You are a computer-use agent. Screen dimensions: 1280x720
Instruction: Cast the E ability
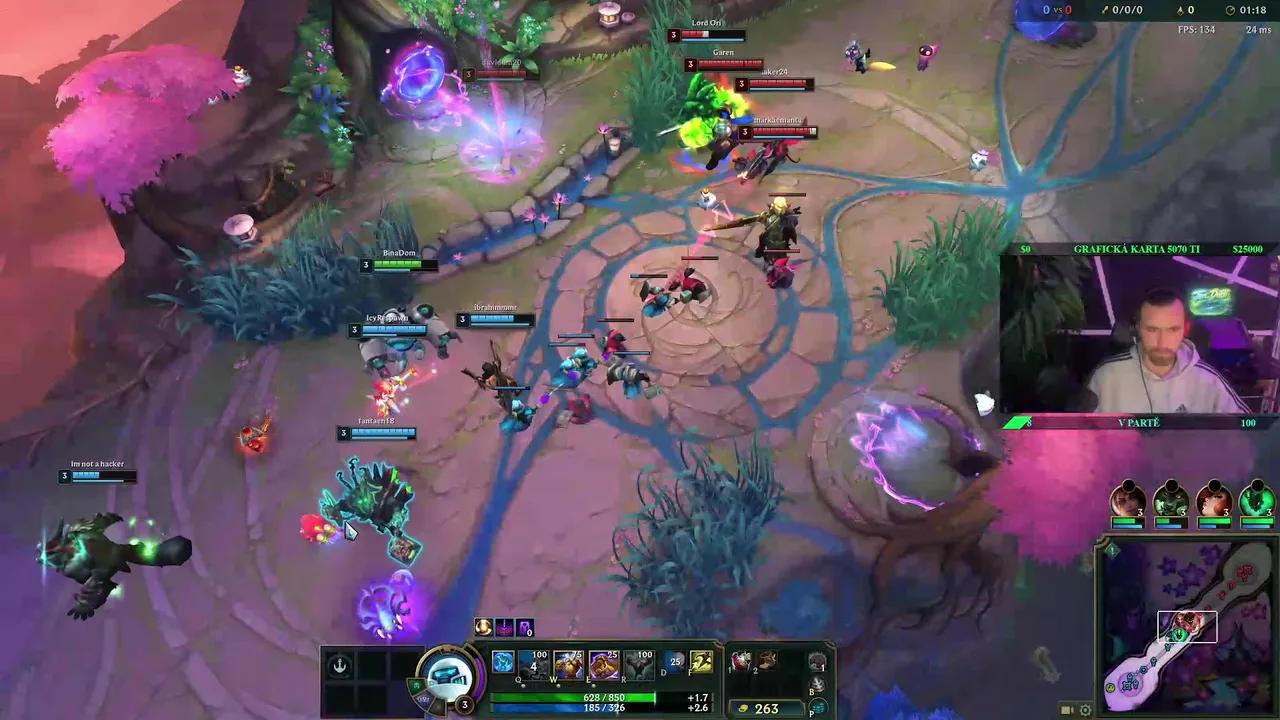(x=604, y=664)
